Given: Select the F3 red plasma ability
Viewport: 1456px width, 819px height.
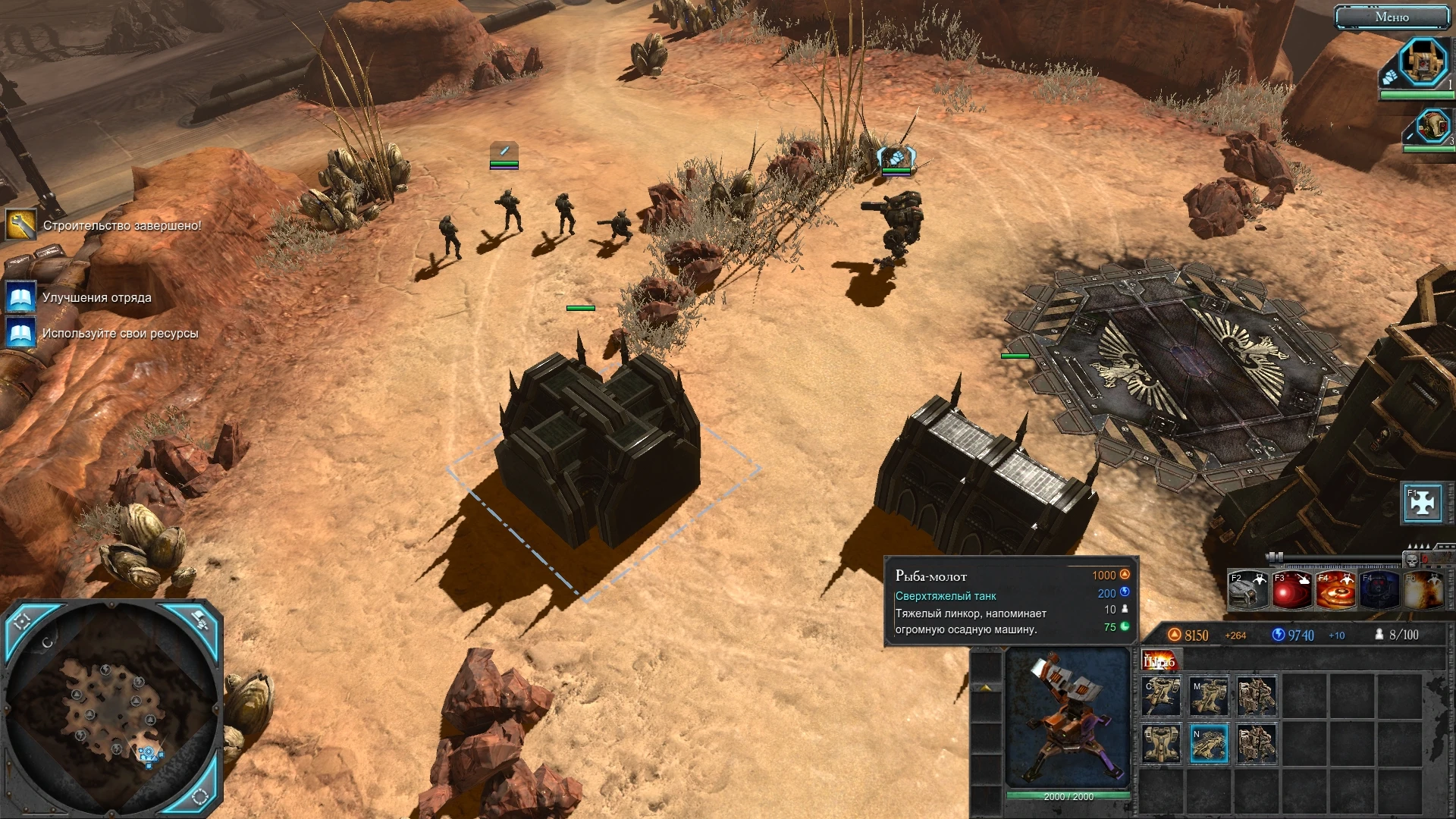Looking at the screenshot, I should 1291,590.
